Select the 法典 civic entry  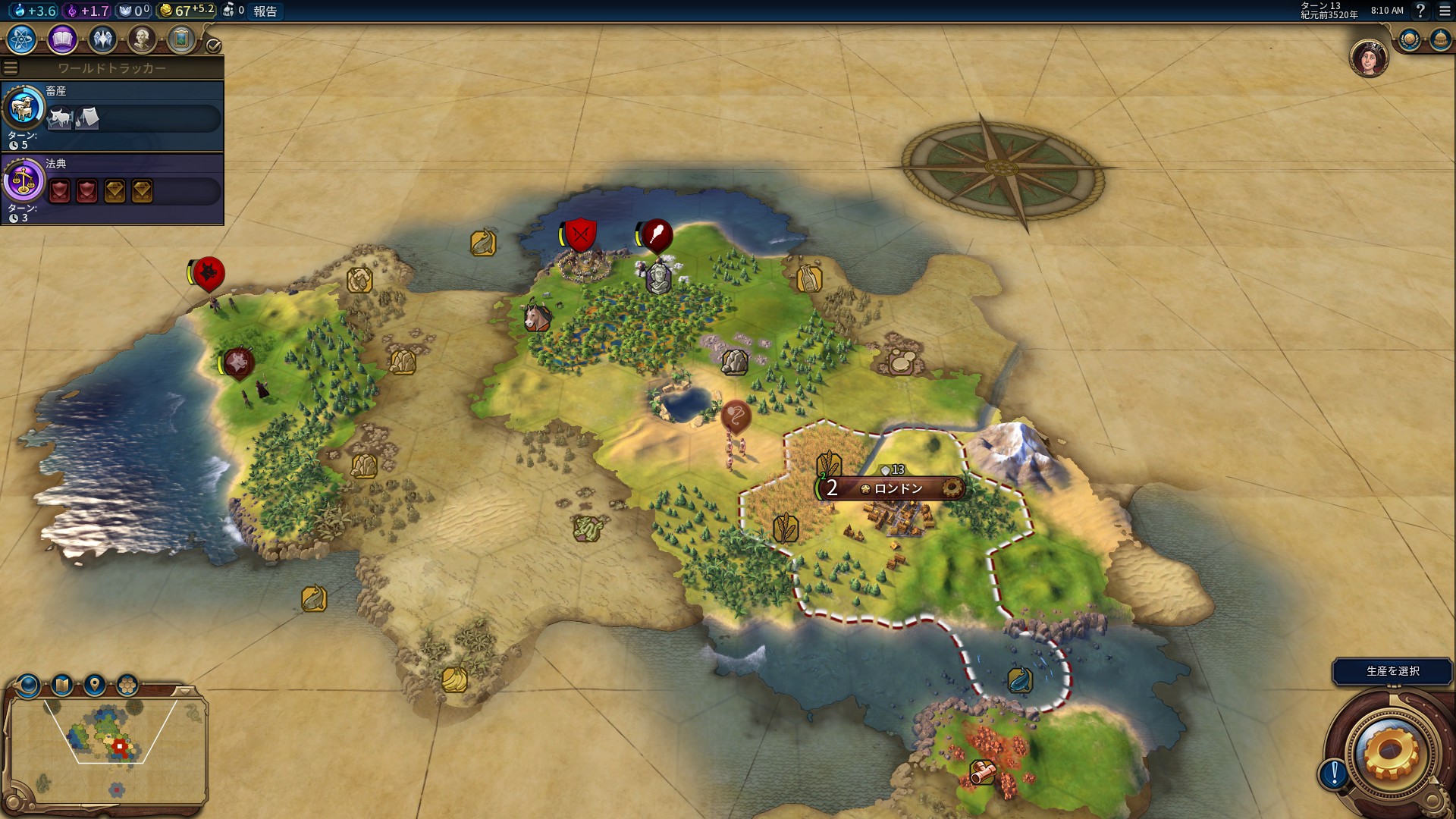112,188
